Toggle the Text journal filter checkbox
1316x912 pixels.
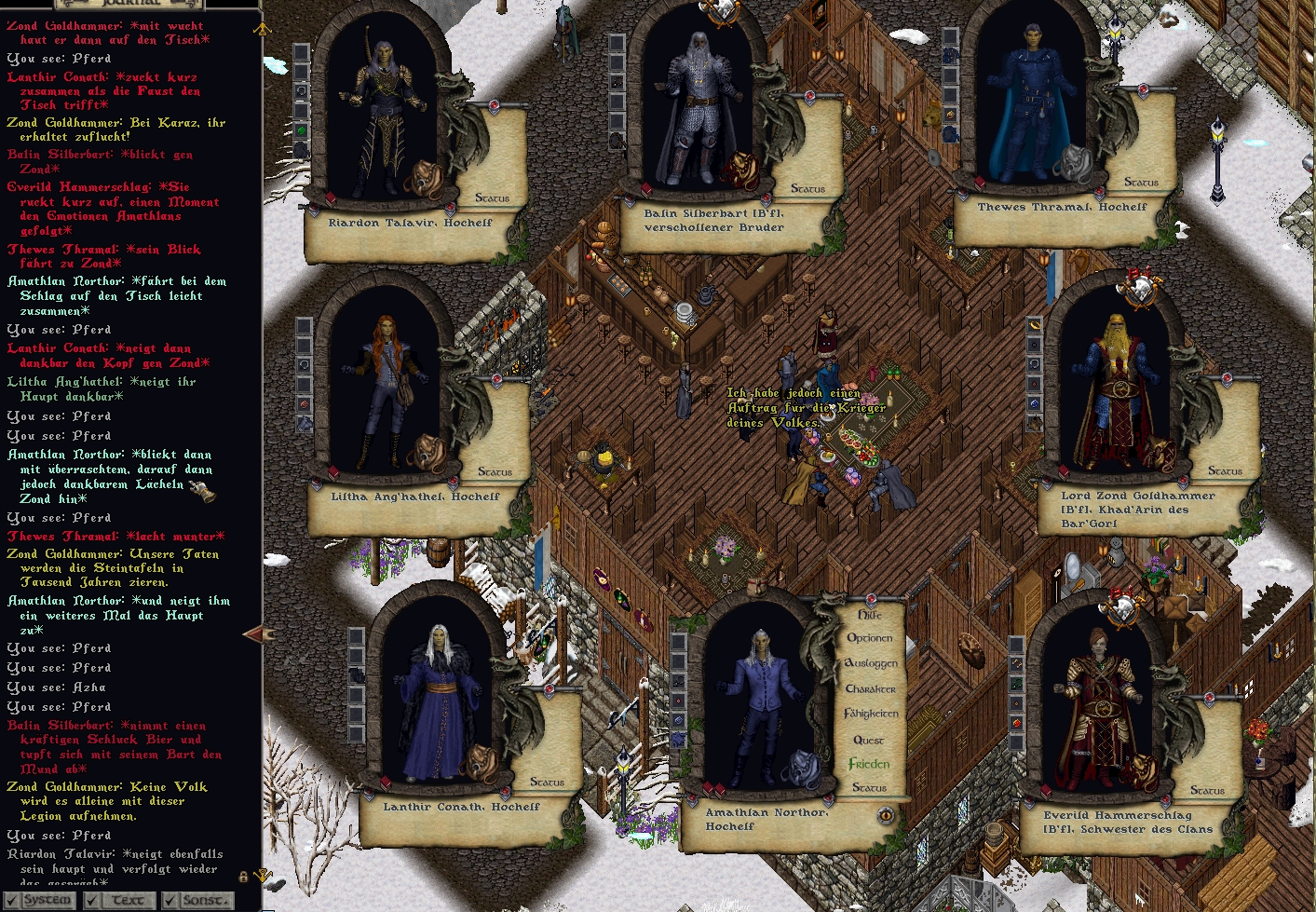pos(91,900)
